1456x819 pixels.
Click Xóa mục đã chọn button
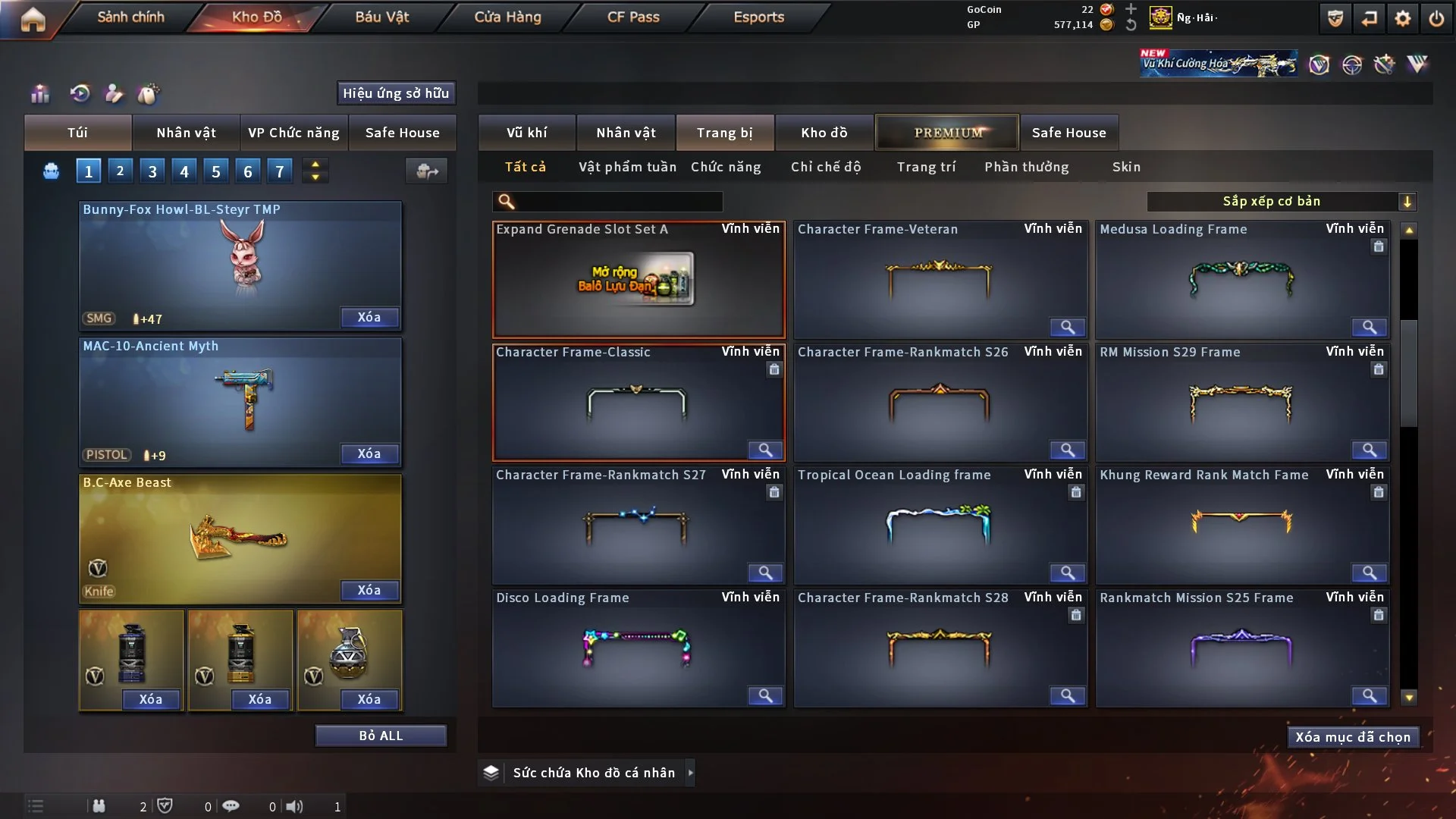1353,737
